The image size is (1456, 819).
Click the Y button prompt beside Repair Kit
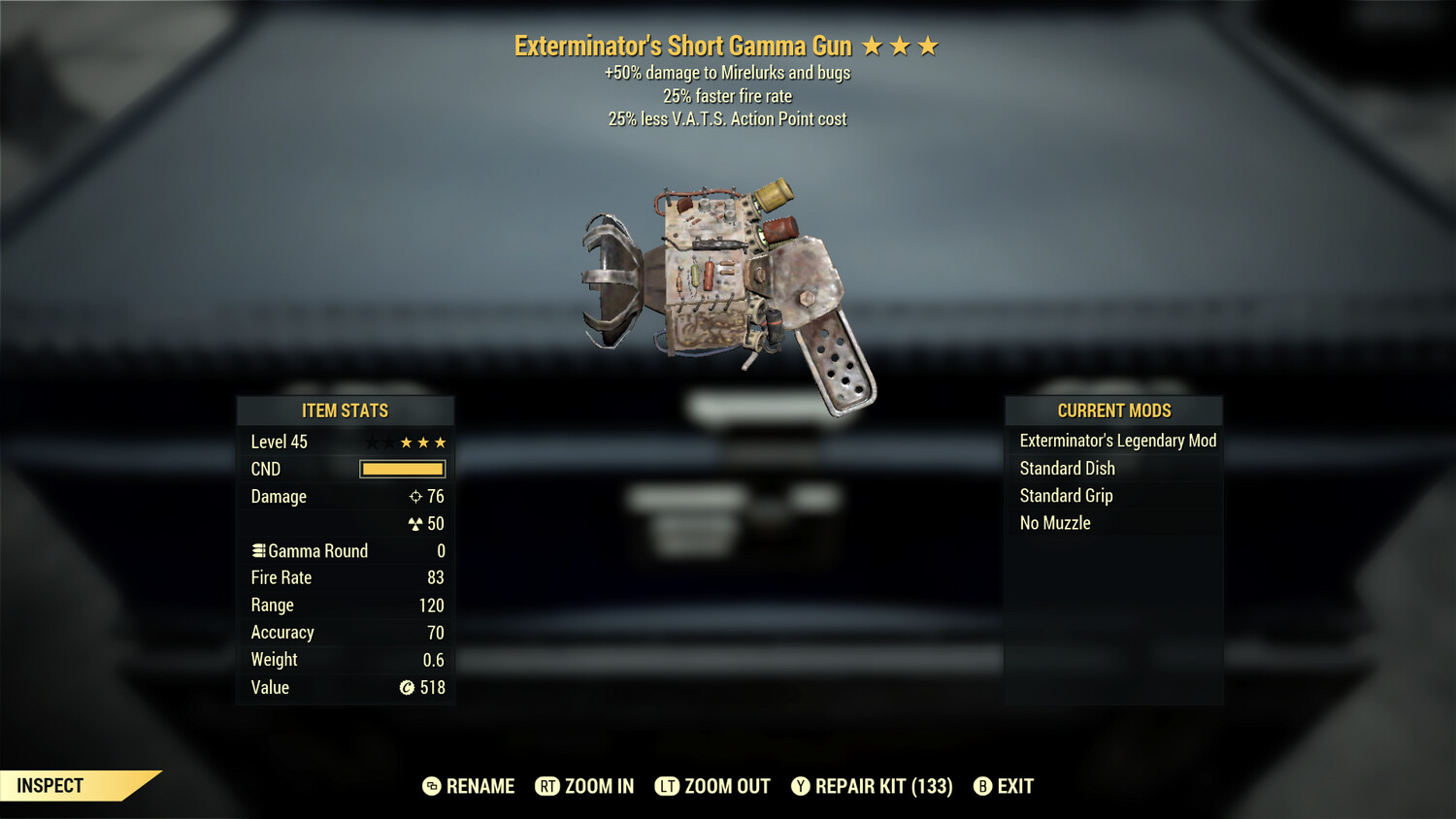(x=801, y=786)
